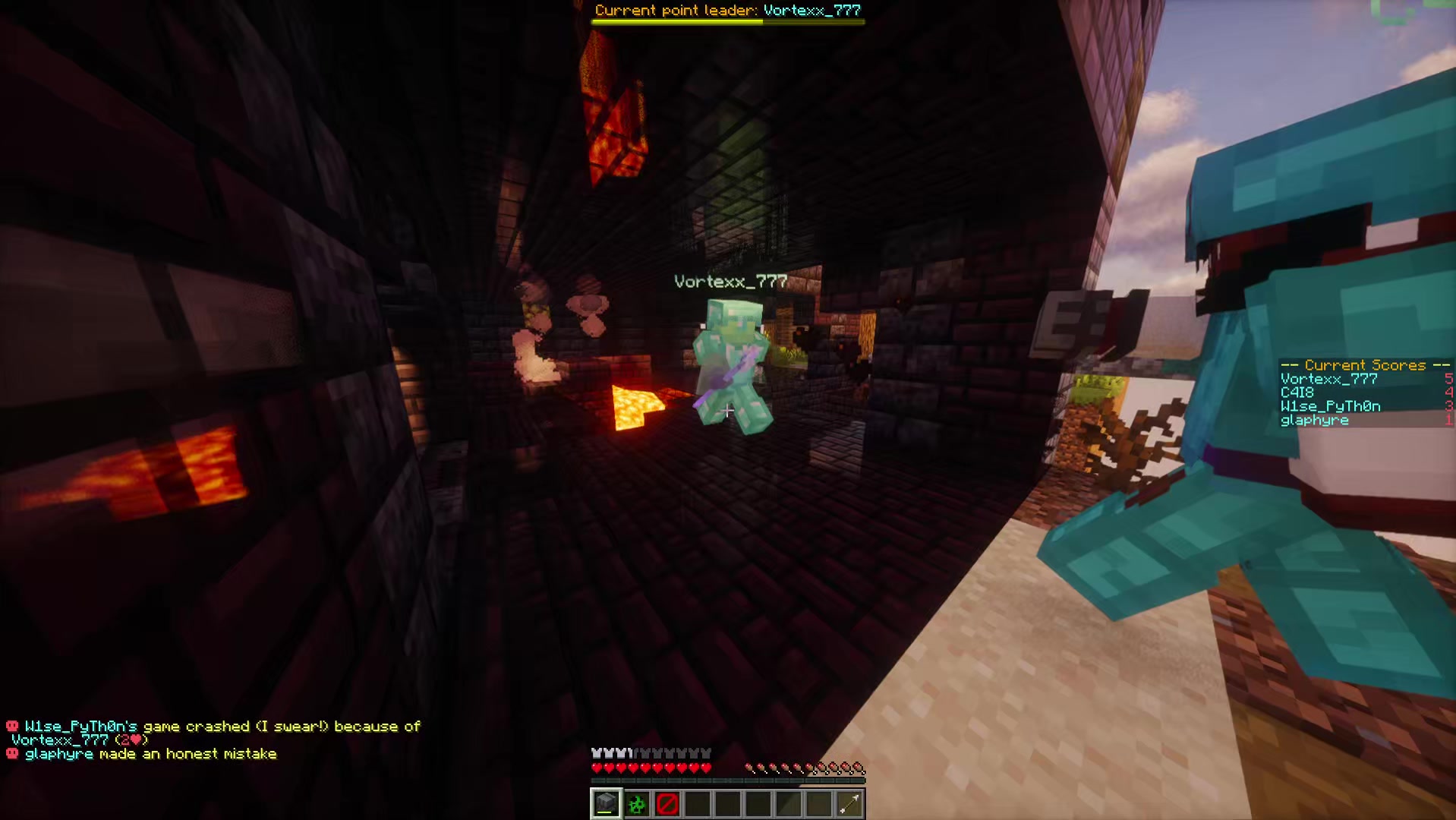Click an empty middle hotbar slot
The height and width of the screenshot is (820, 1456).
click(727, 803)
